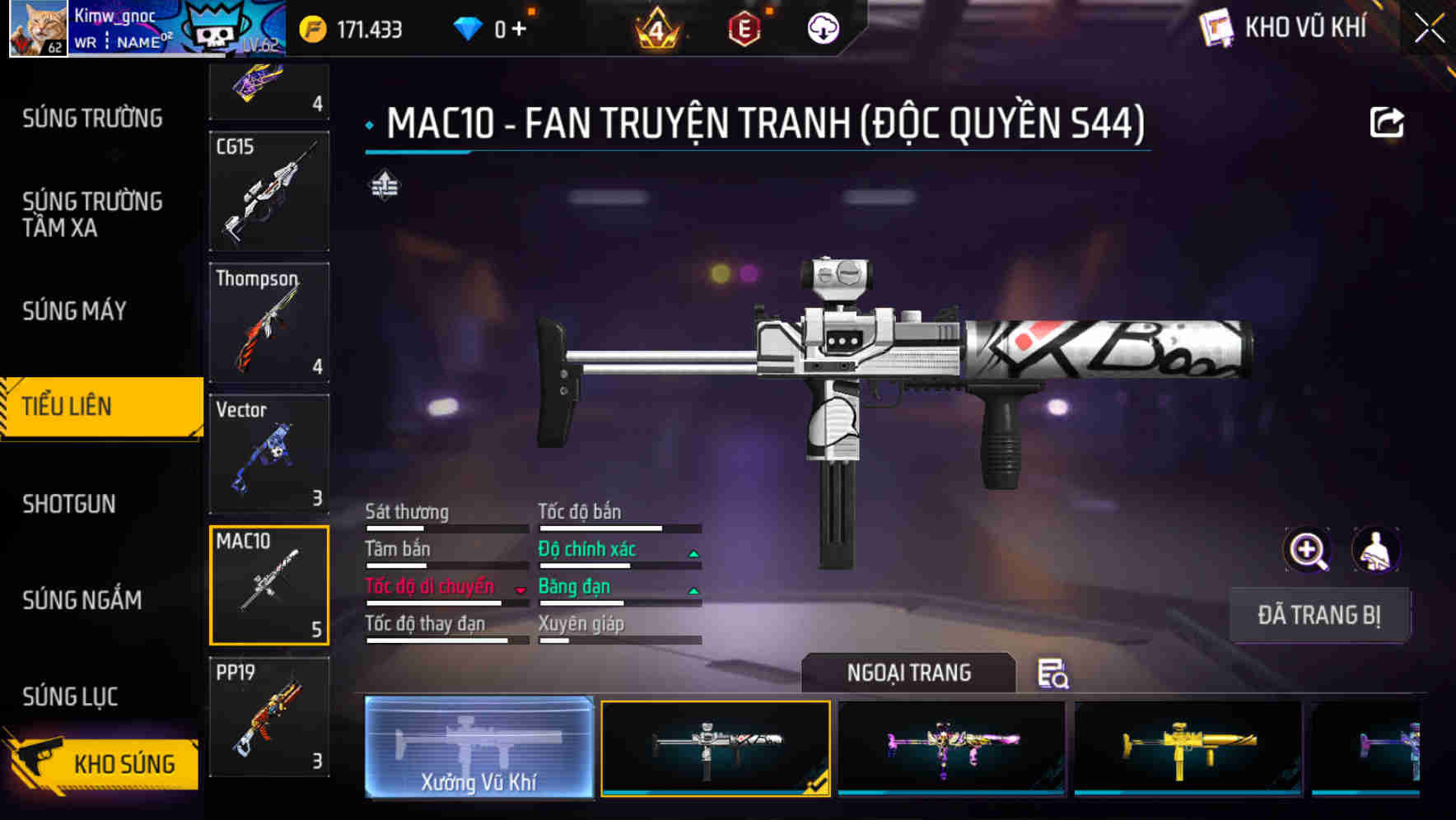The height and width of the screenshot is (820, 1456).
Task: Zoom in with the magnifier icon
Action: click(1307, 550)
